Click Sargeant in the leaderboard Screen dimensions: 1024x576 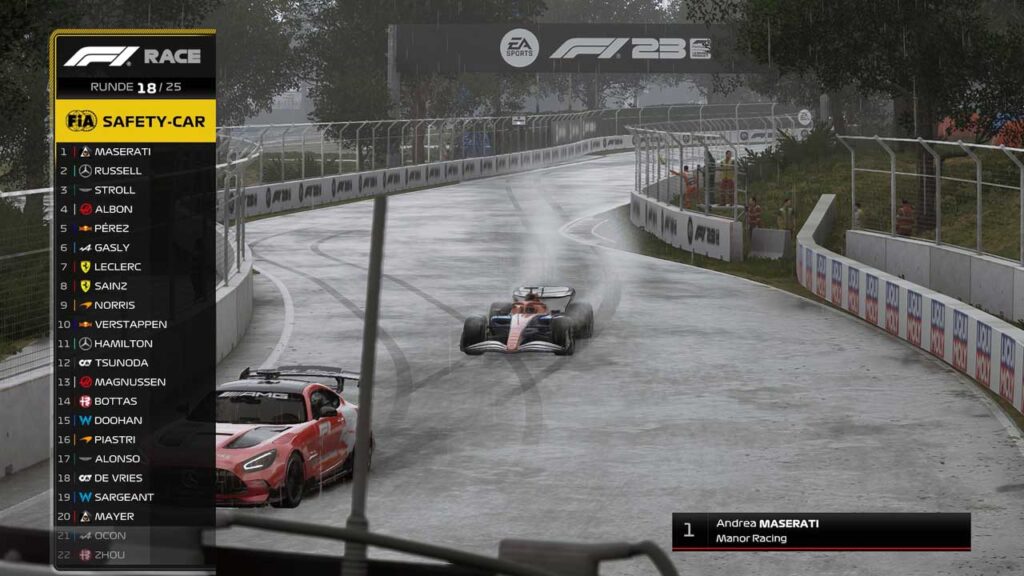pos(124,497)
